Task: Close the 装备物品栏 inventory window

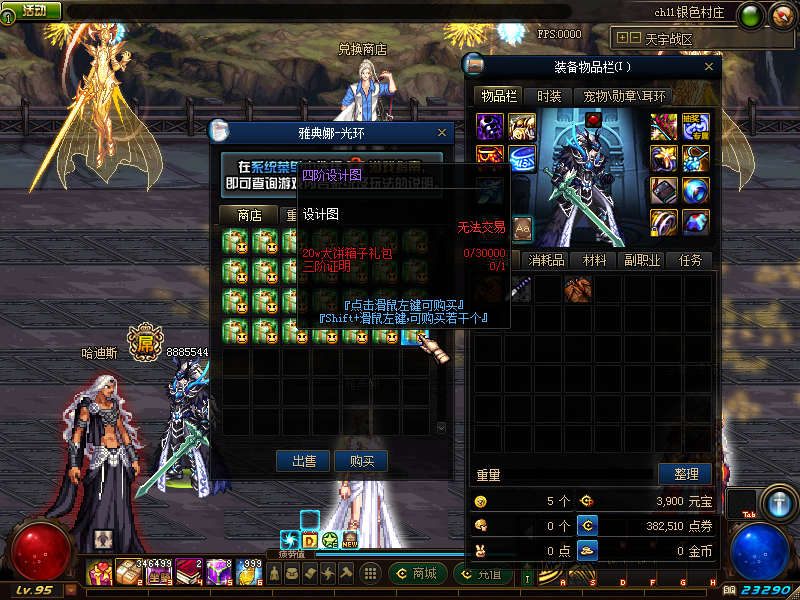Action: click(x=710, y=67)
